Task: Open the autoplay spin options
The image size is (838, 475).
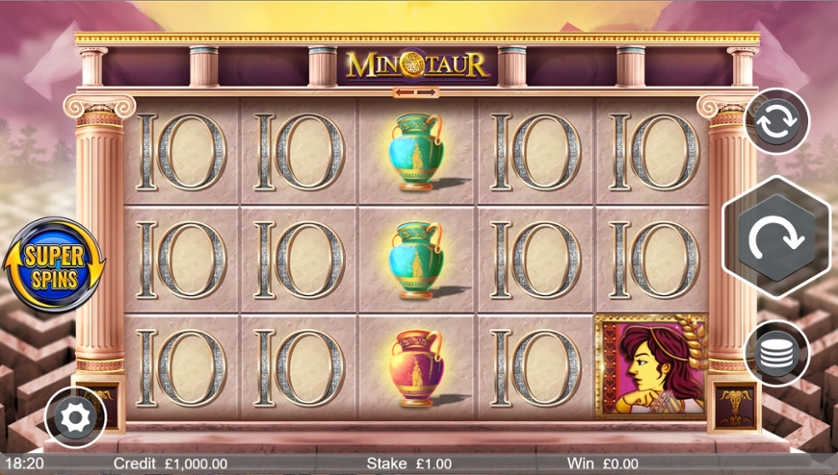Action: [x=777, y=120]
